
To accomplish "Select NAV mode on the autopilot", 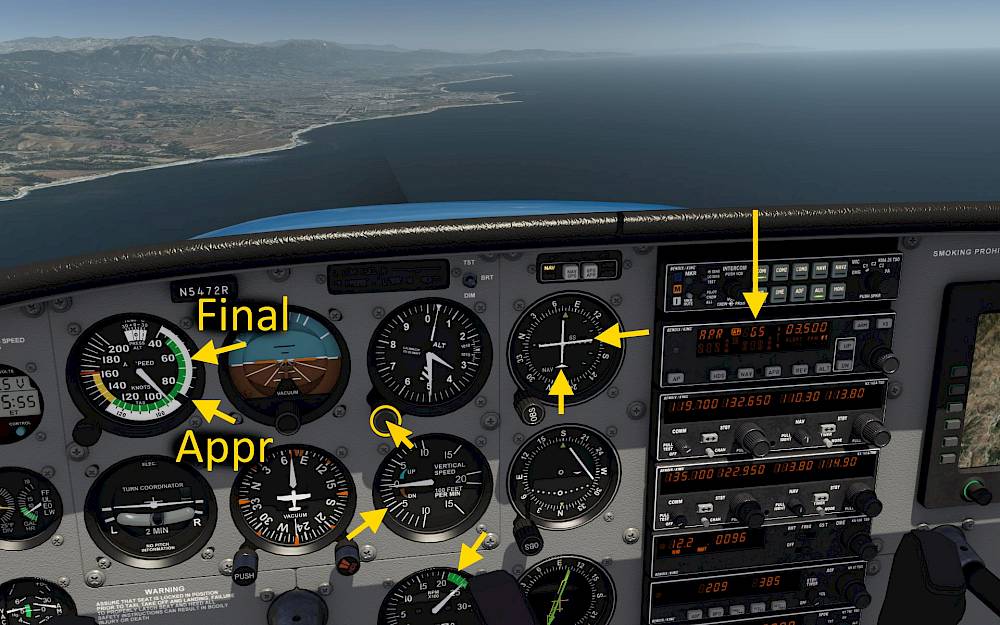I will (x=744, y=372).
